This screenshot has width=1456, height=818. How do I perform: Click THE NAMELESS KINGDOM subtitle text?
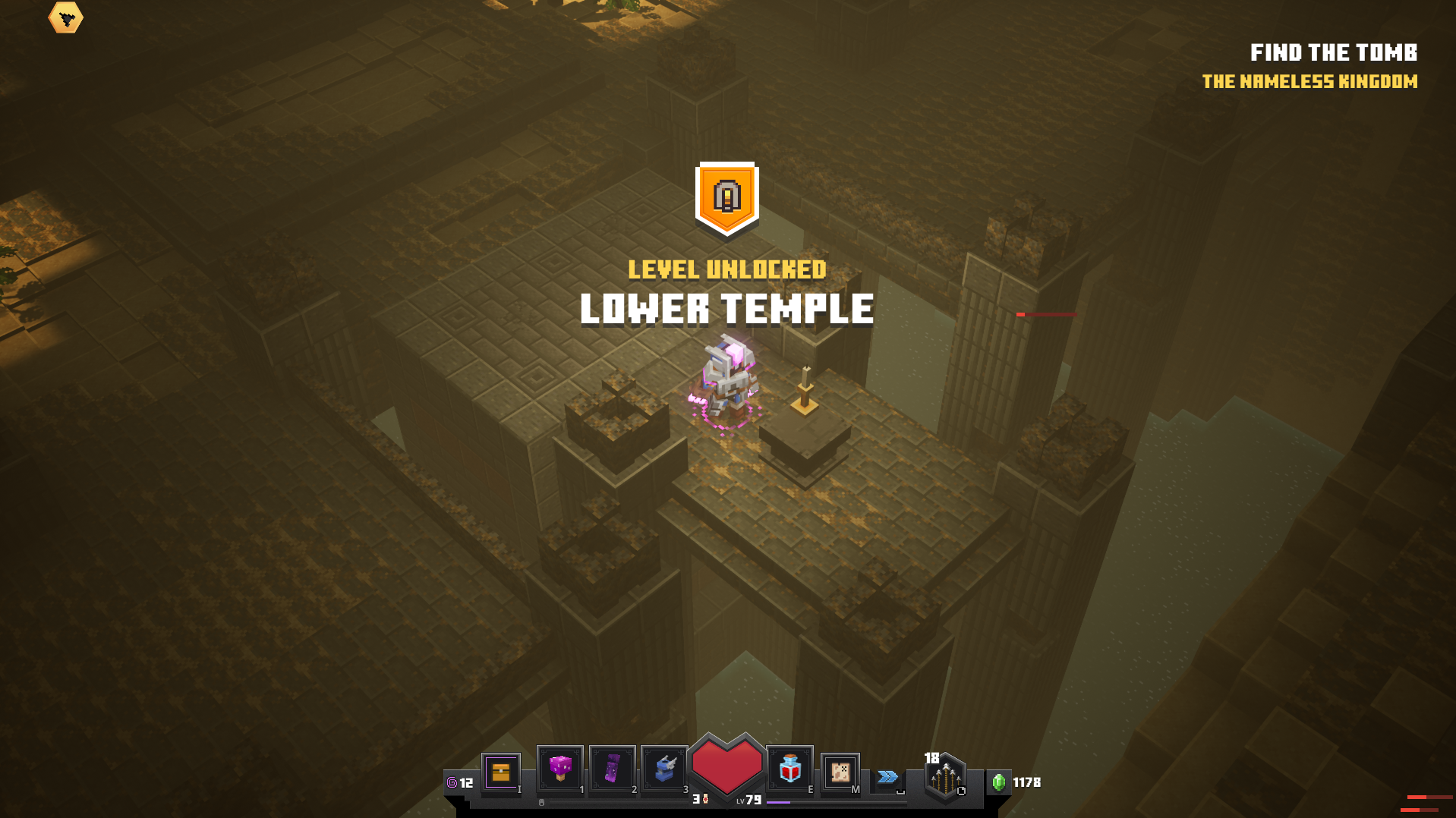pos(1310,81)
